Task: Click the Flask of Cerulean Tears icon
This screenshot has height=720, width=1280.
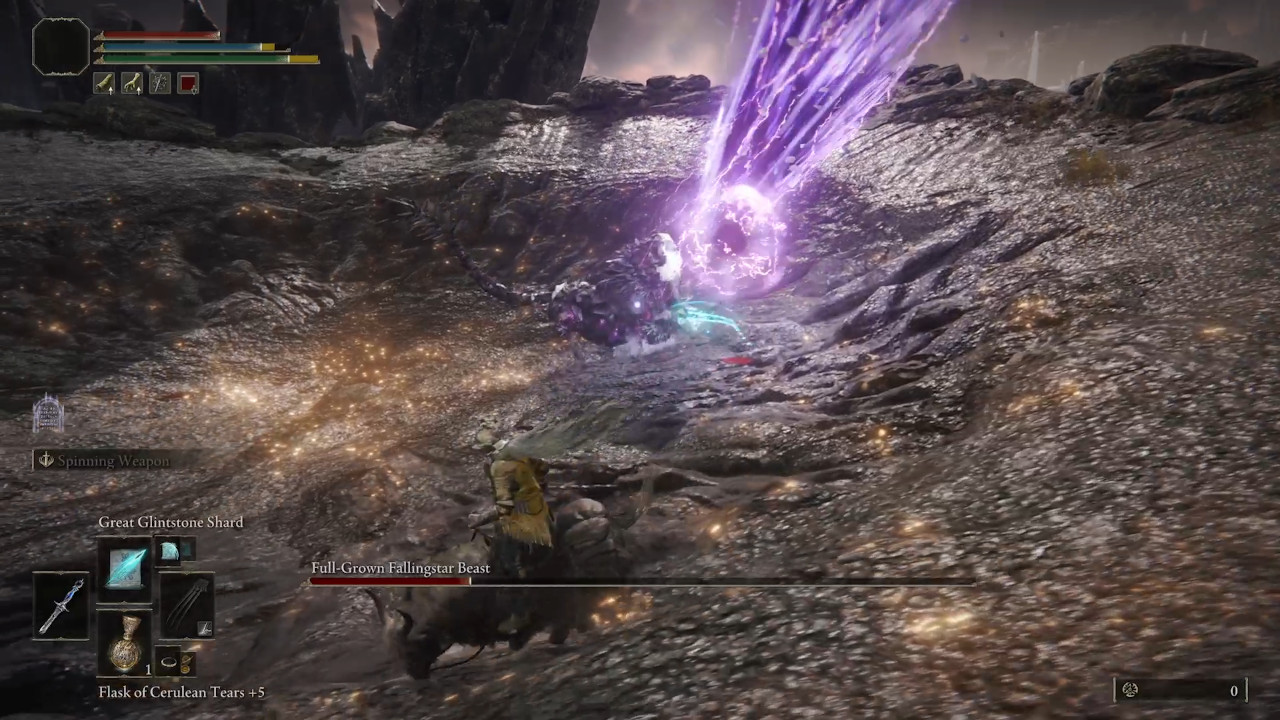Action: click(124, 646)
